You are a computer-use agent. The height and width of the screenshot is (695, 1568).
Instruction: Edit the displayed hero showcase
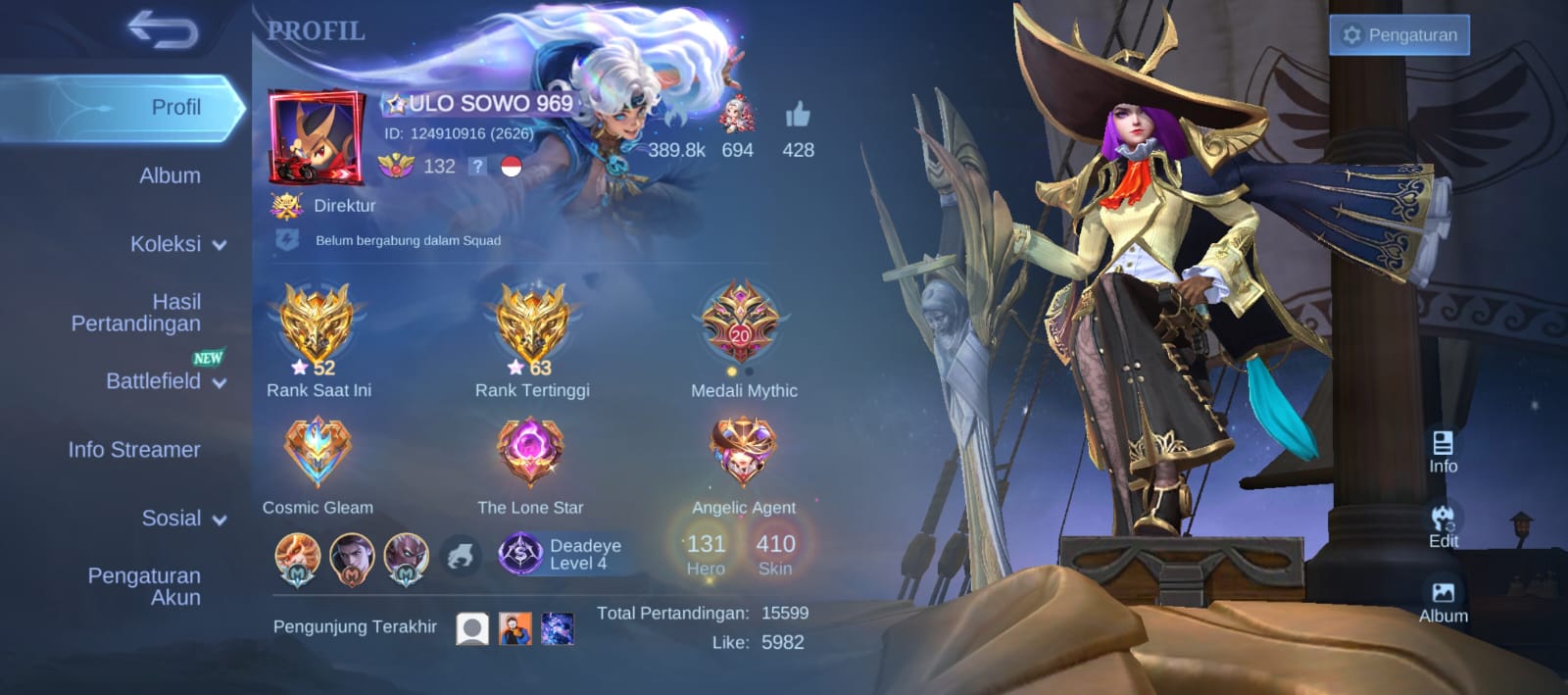(1443, 525)
